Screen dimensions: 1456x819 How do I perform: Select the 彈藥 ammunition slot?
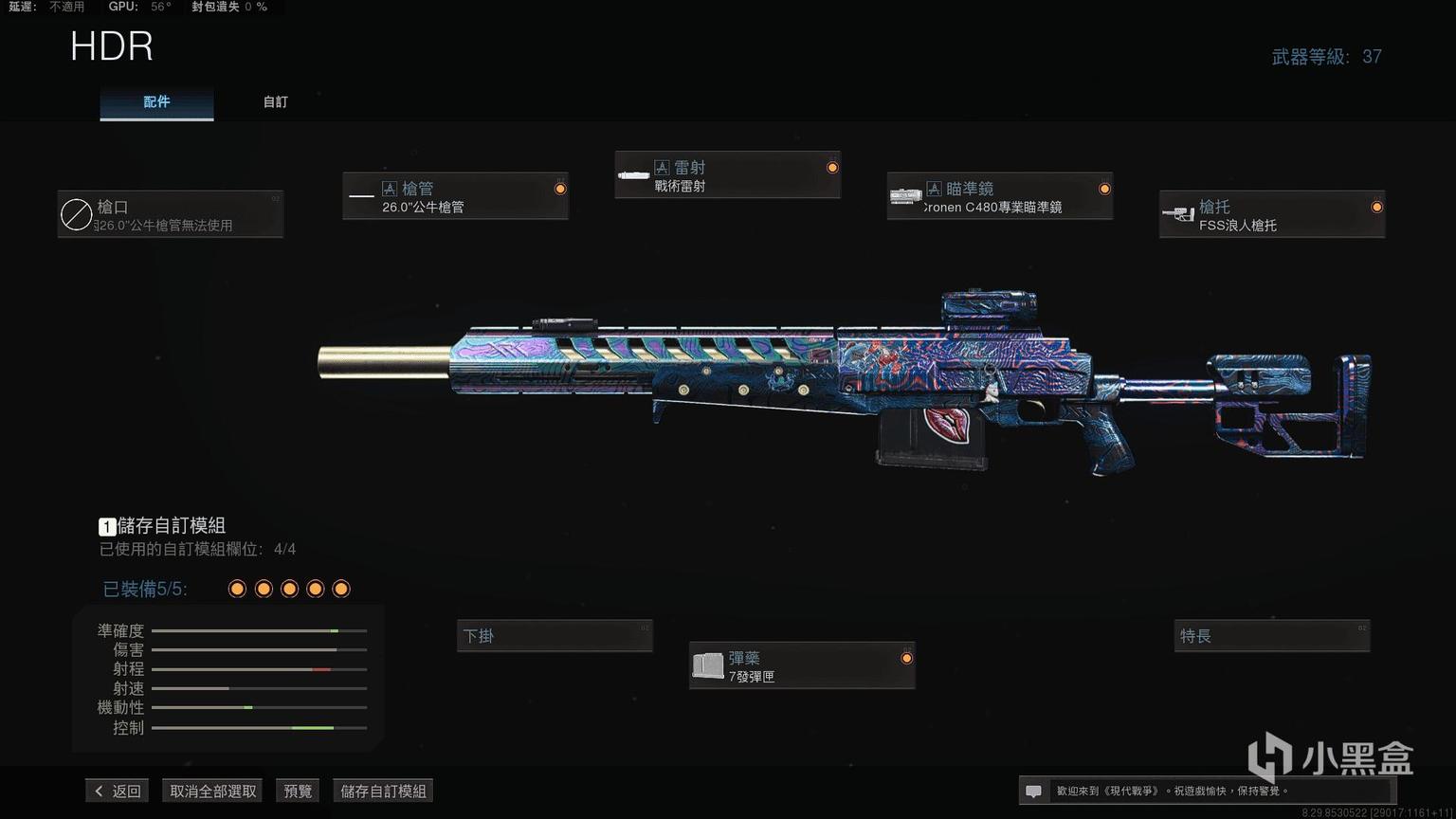click(801, 665)
